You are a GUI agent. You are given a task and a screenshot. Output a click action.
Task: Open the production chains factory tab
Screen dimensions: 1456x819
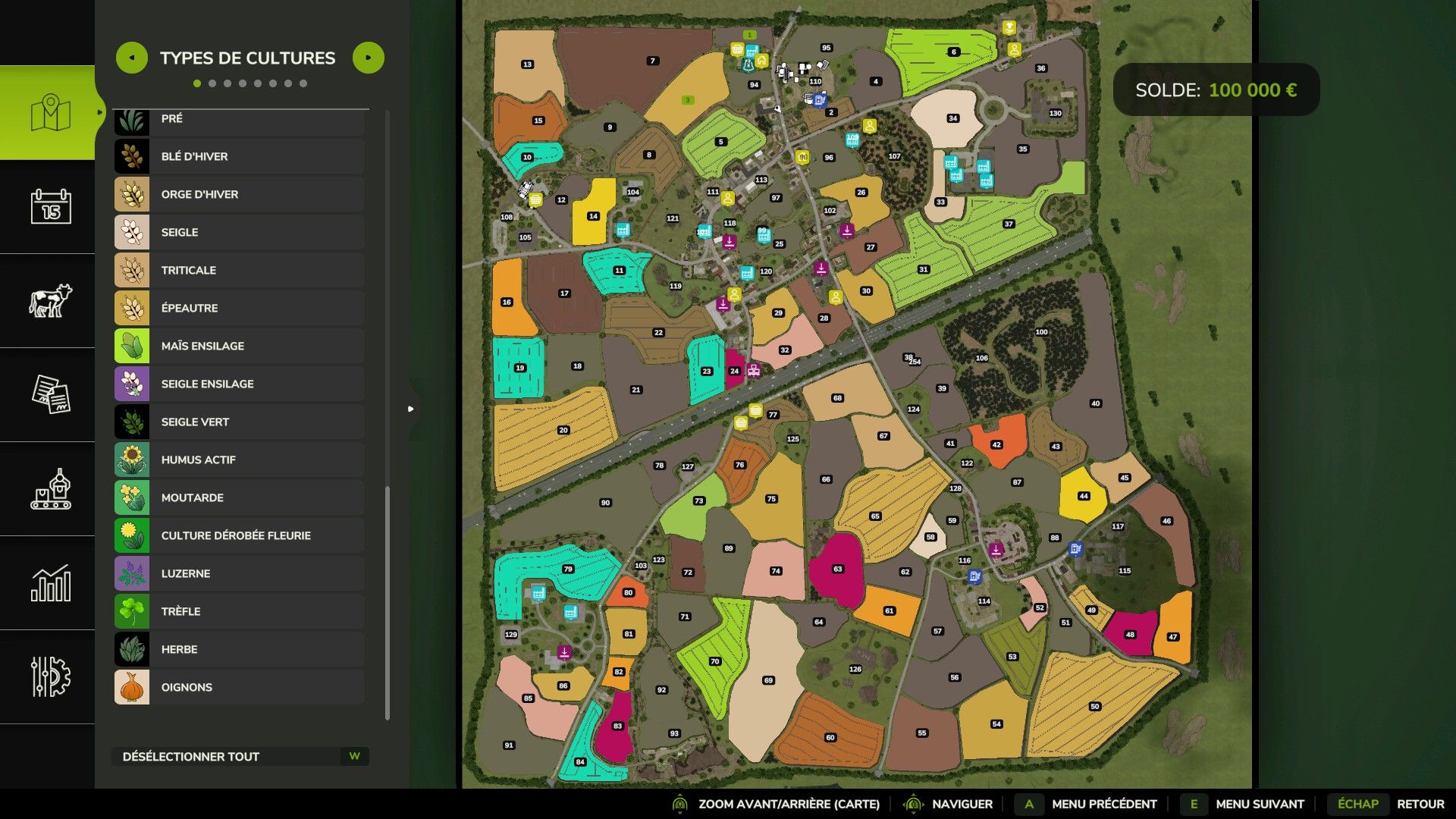[x=51, y=489]
